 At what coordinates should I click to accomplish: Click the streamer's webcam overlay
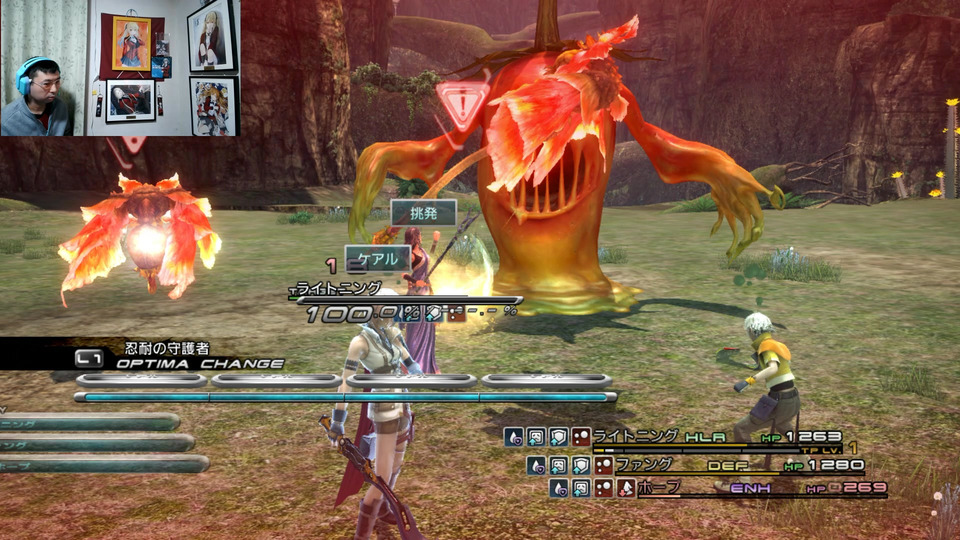120,68
